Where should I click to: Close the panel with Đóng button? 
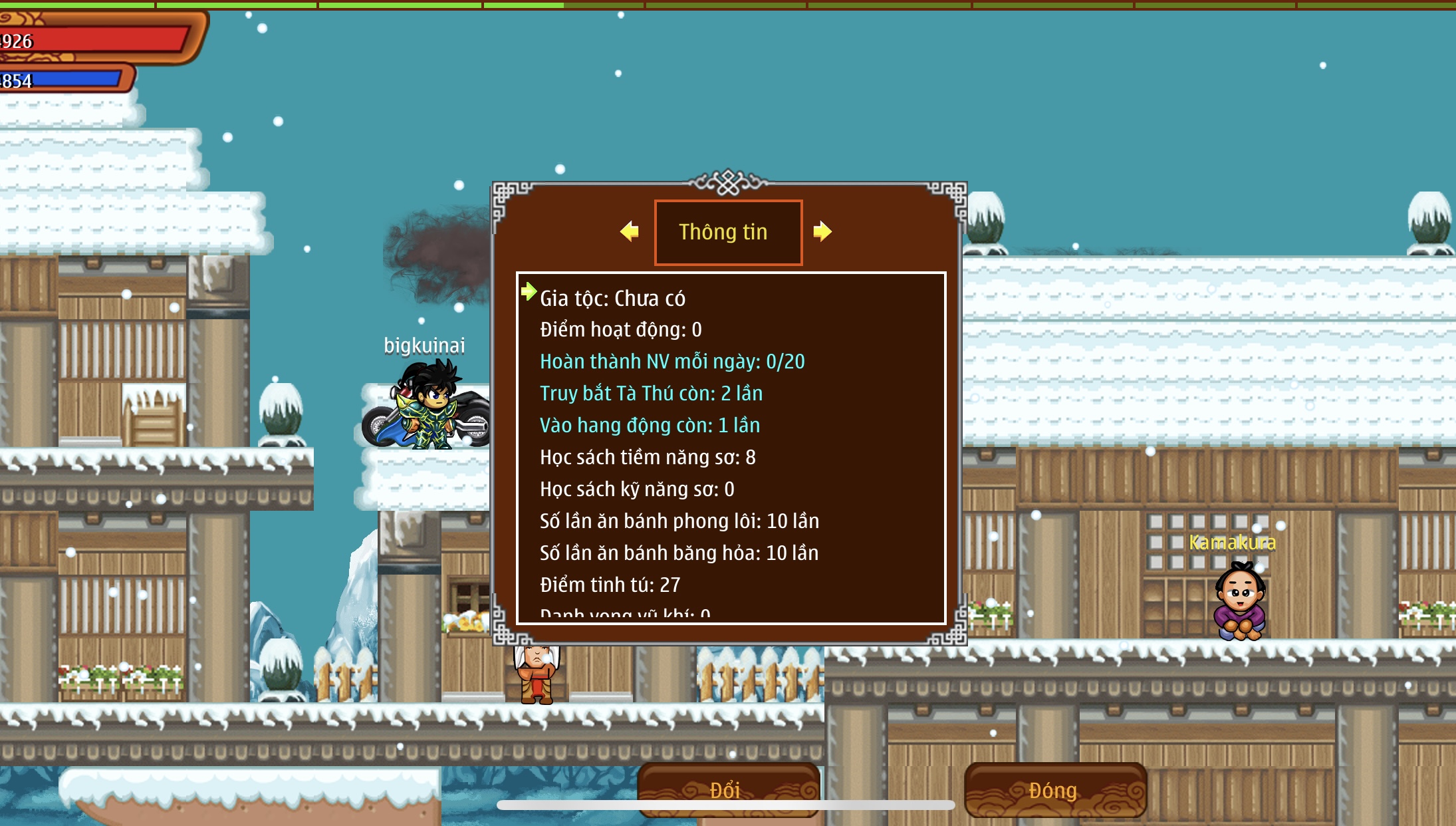click(1054, 789)
